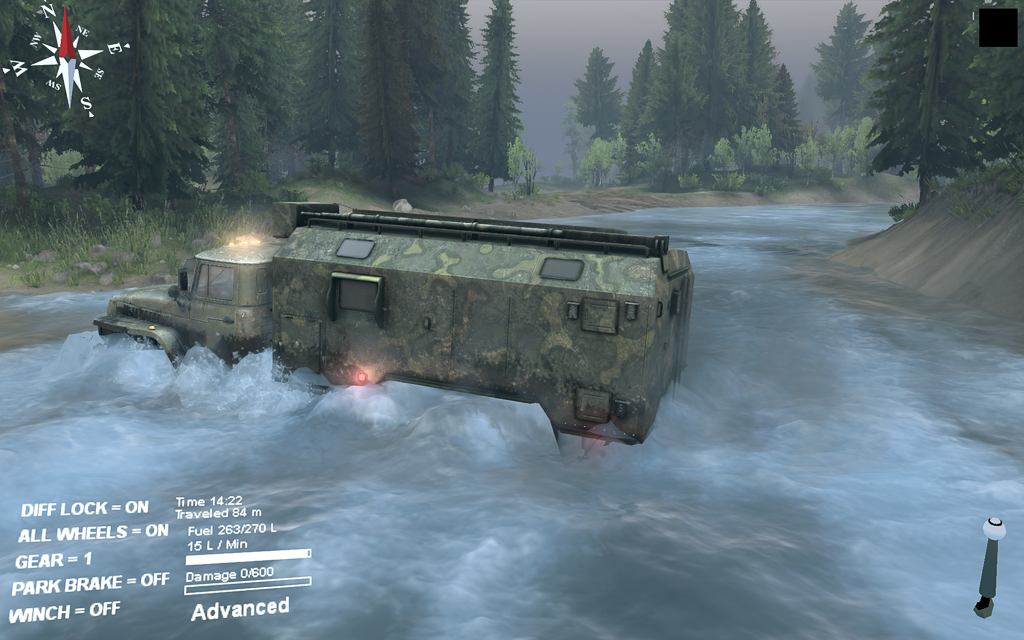This screenshot has height=640, width=1024.
Task: Click the gear shifter lever icon
Action: point(989,566)
